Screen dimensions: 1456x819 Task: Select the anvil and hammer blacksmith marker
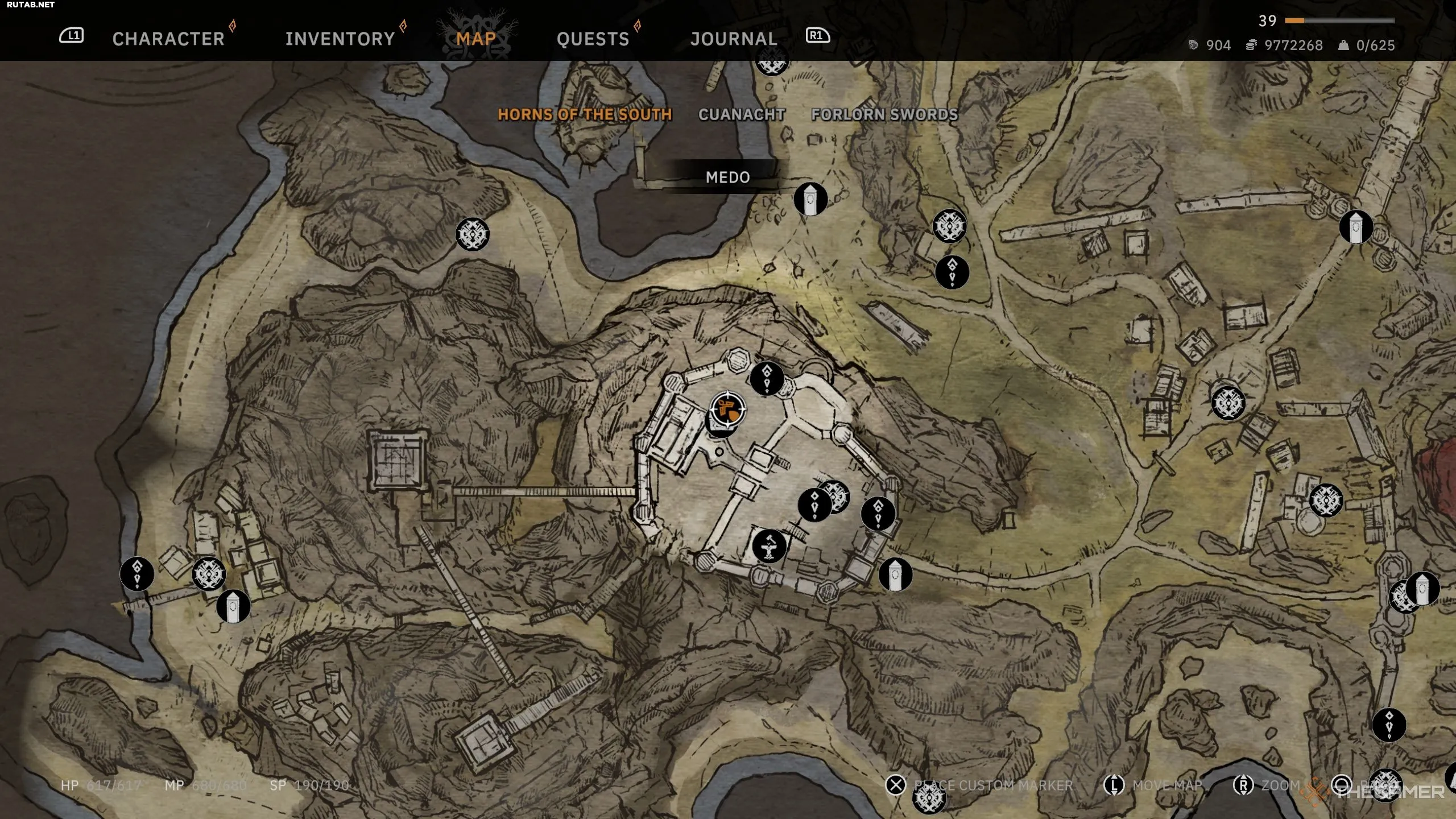pyautogui.click(x=769, y=547)
